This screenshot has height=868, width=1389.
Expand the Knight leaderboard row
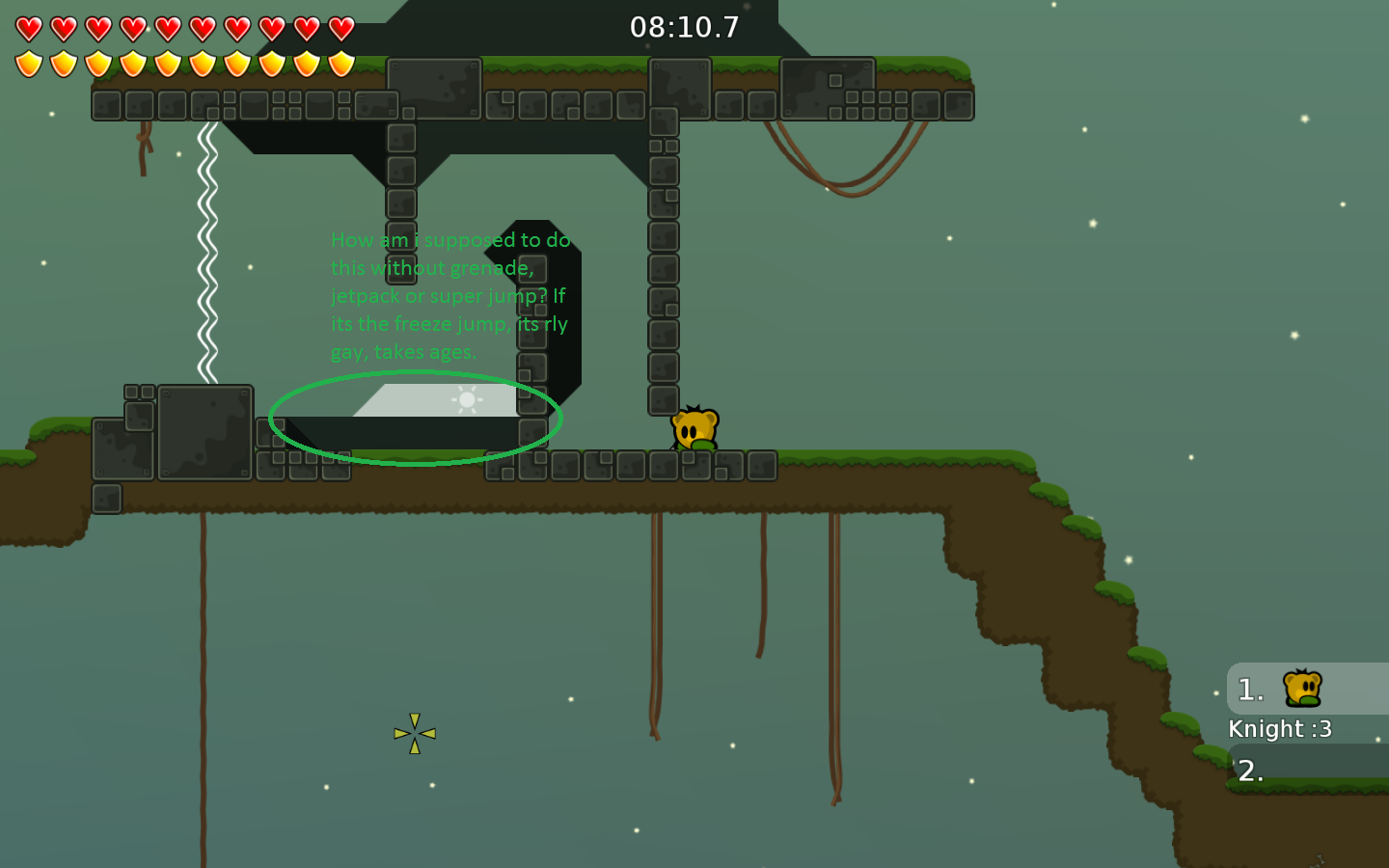(x=1280, y=728)
